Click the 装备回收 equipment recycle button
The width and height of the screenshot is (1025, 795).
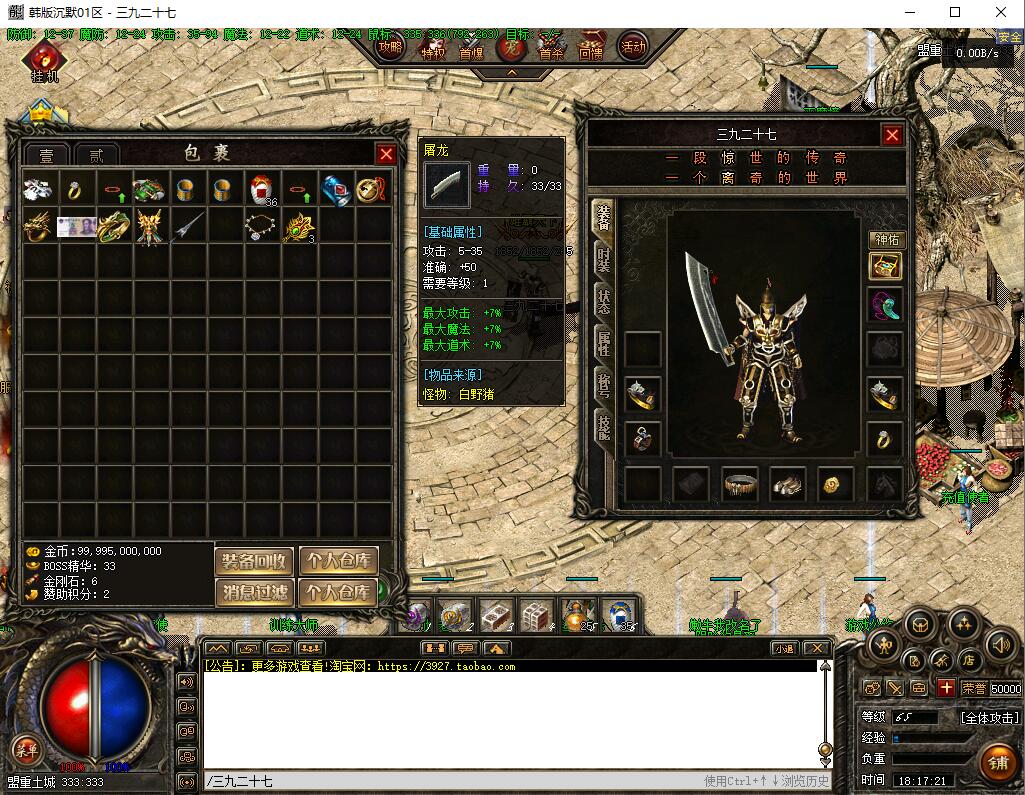pyautogui.click(x=255, y=561)
